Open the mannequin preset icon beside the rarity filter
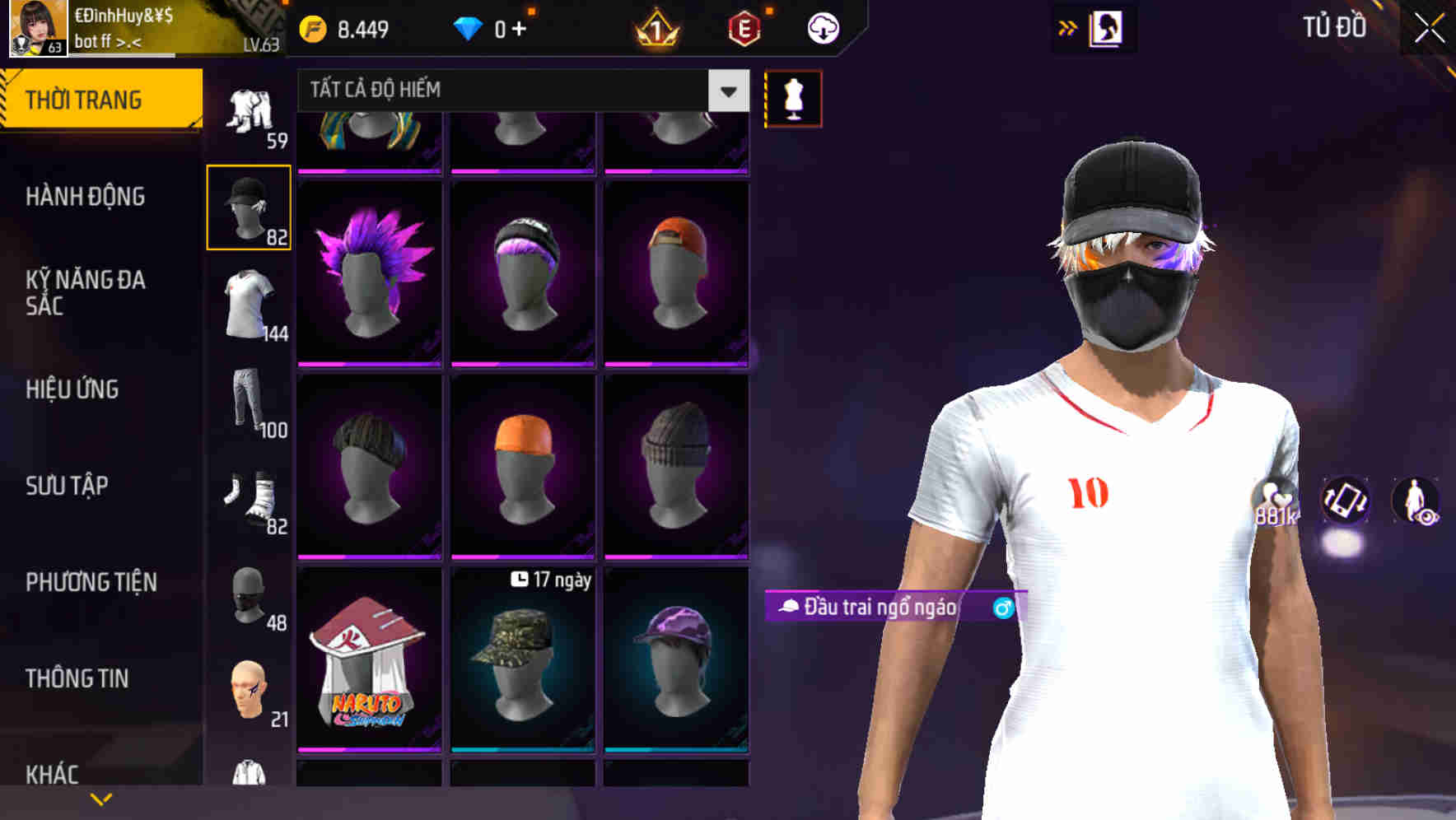Viewport: 1456px width, 820px height. [791, 98]
